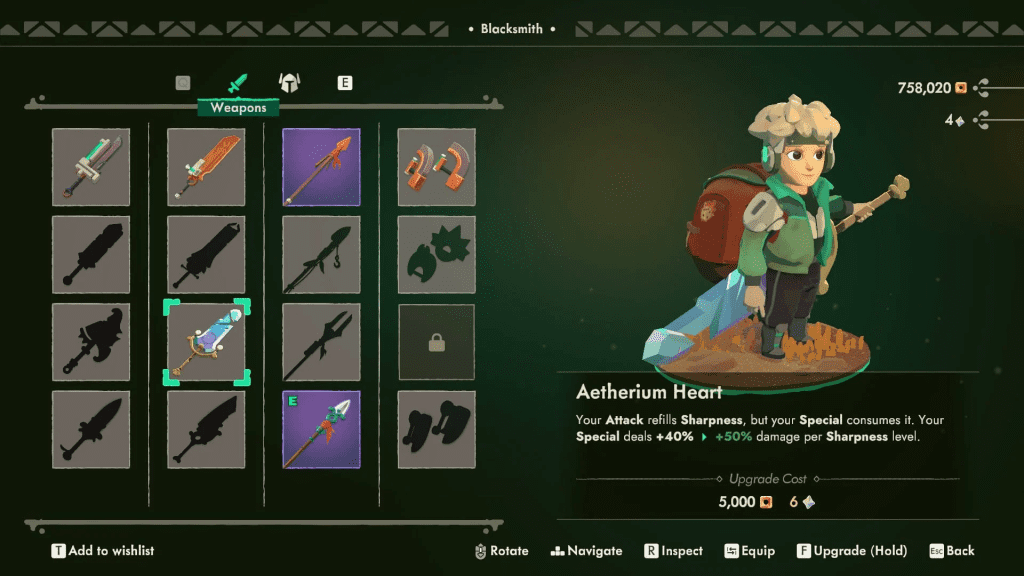Select the Weapons sword tab

click(238, 83)
